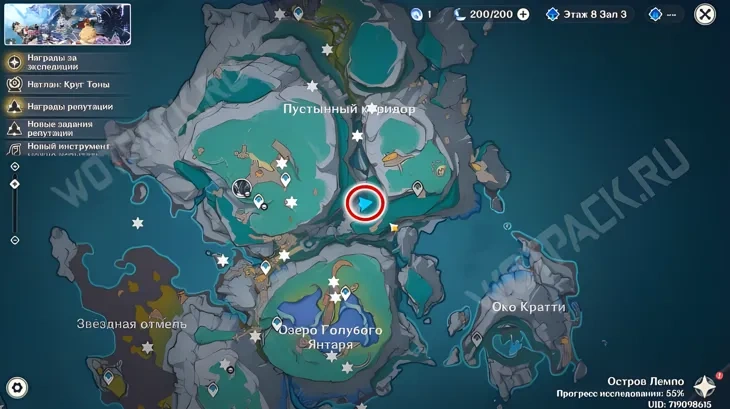Add Original Resin with the plus button
Image resolution: width=730 pixels, height=409 pixels.
click(x=523, y=14)
